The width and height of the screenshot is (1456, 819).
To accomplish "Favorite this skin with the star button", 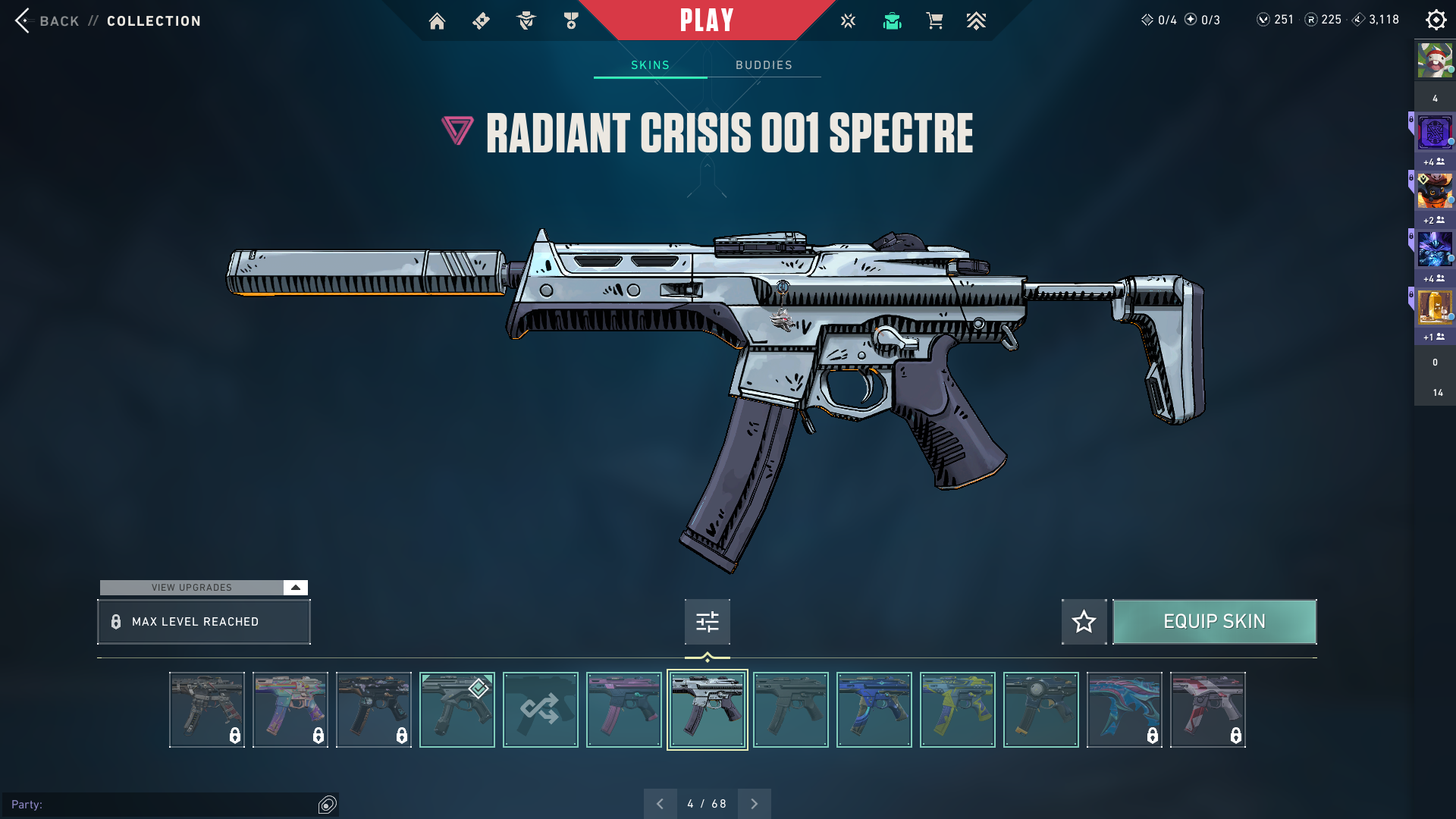I will point(1084,622).
